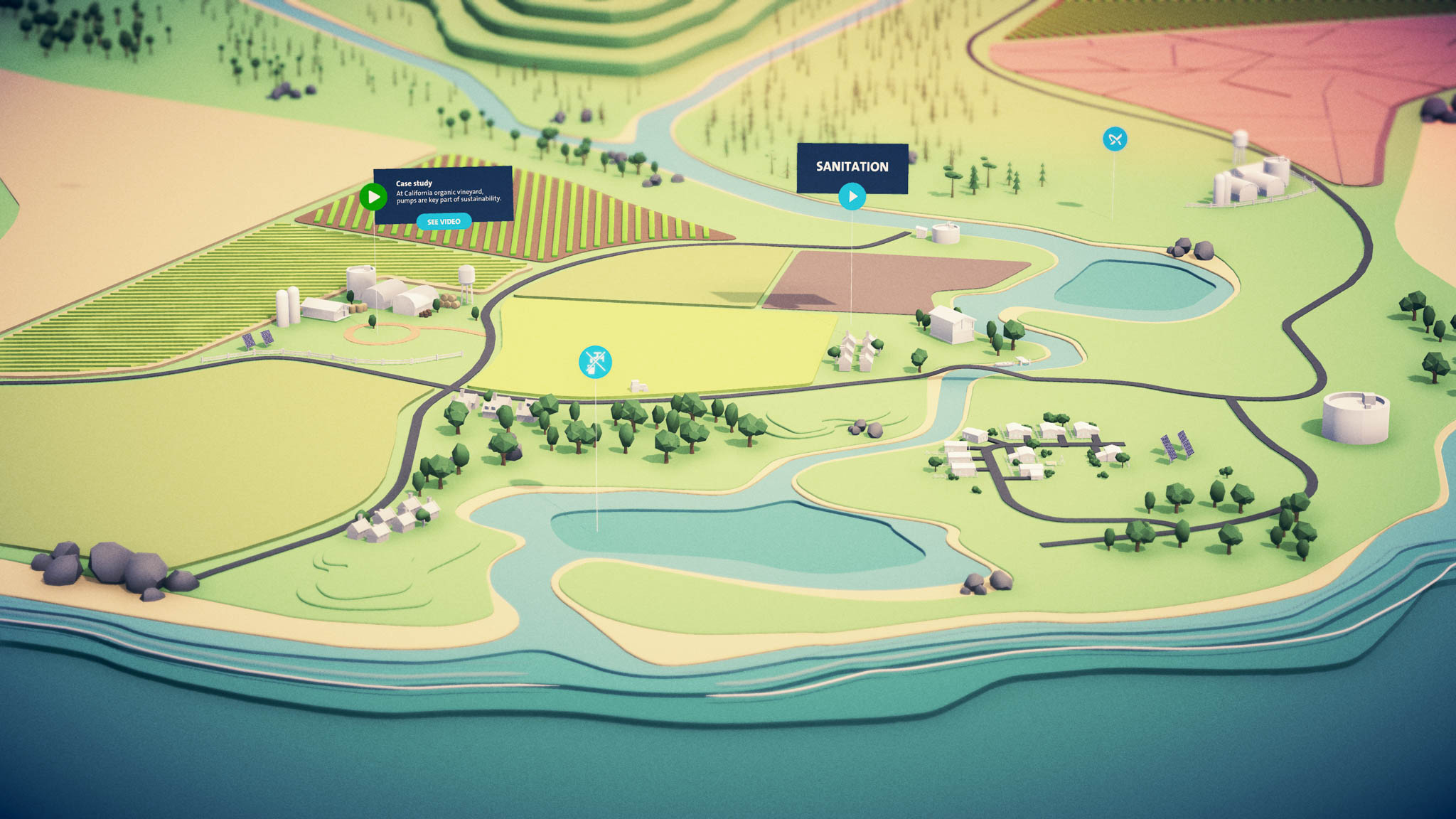Open the Sanitation label
The width and height of the screenshot is (1456, 819).
[x=852, y=166]
